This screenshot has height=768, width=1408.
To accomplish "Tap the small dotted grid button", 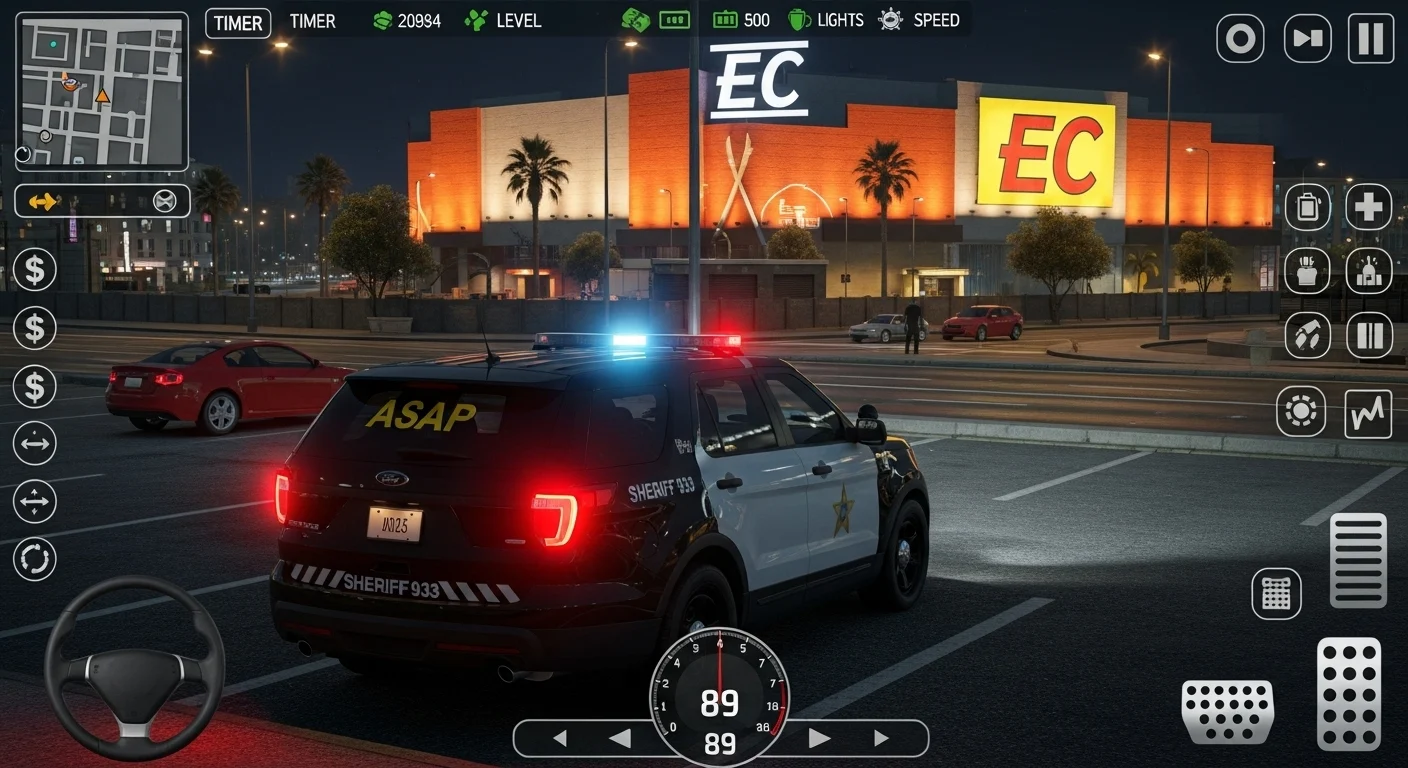I will (x=1276, y=593).
